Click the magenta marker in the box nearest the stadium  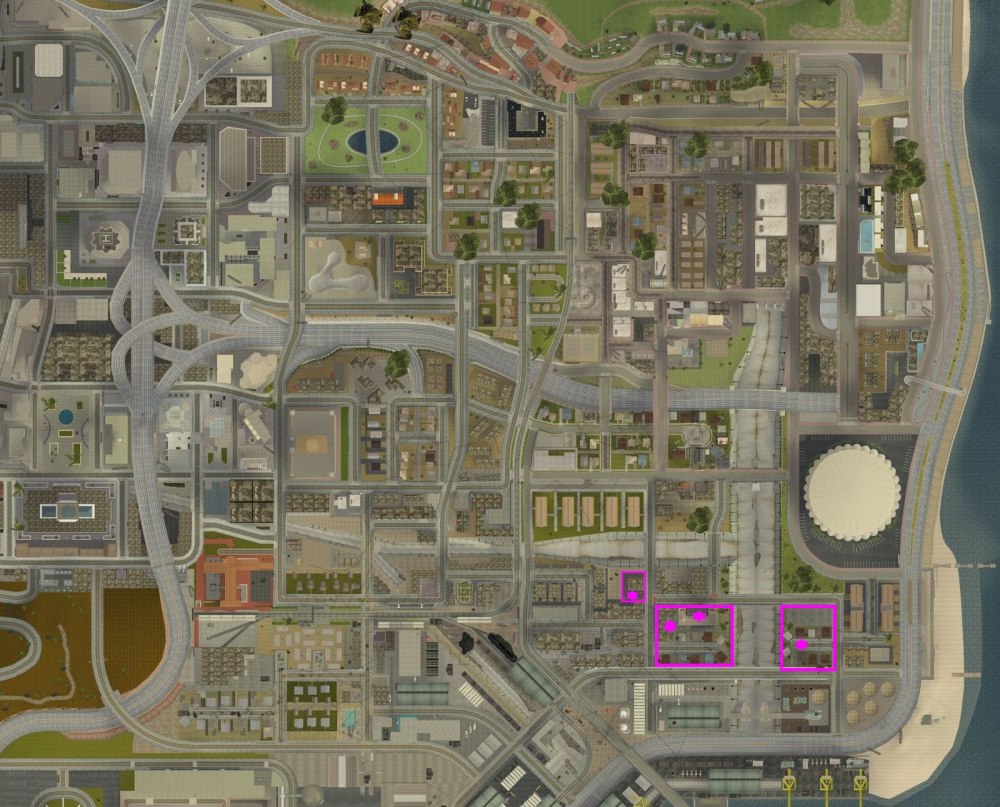(801, 645)
